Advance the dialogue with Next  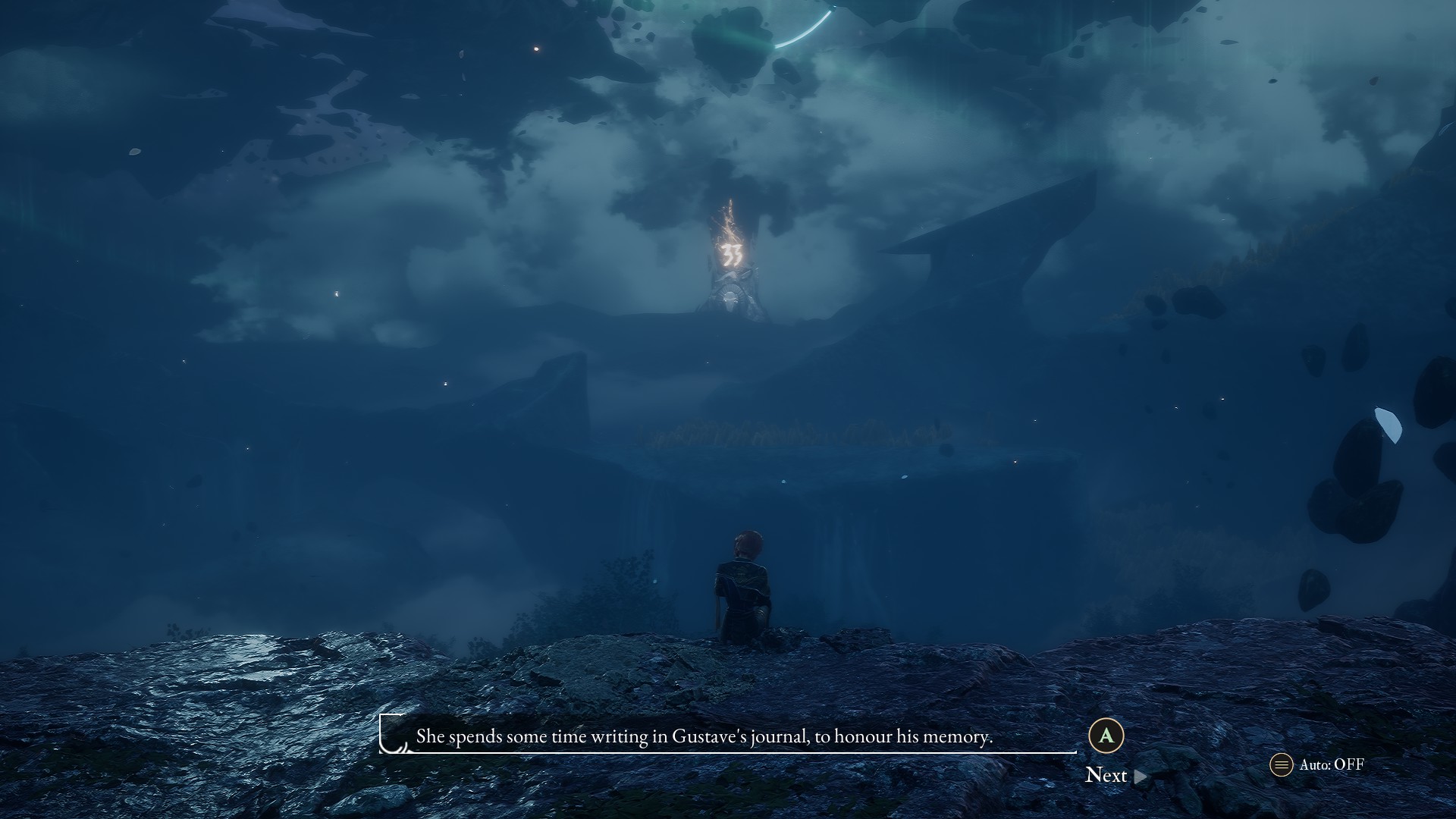[1115, 775]
